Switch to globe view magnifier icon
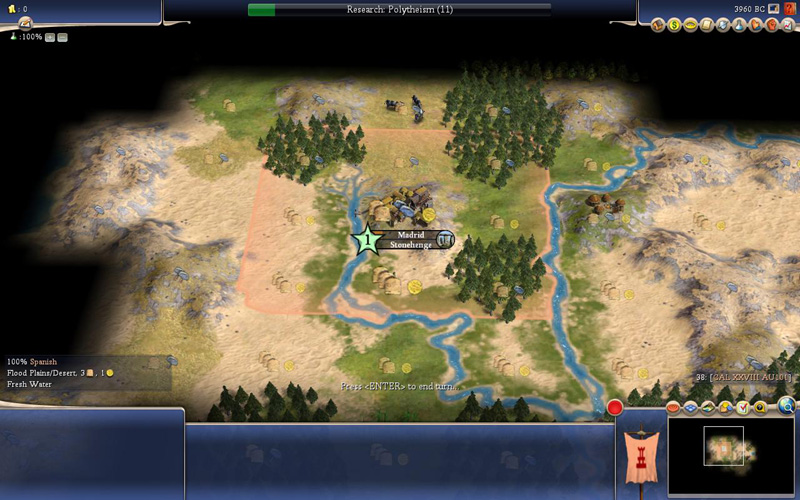Viewport: 800px width, 500px height. pyautogui.click(x=787, y=406)
